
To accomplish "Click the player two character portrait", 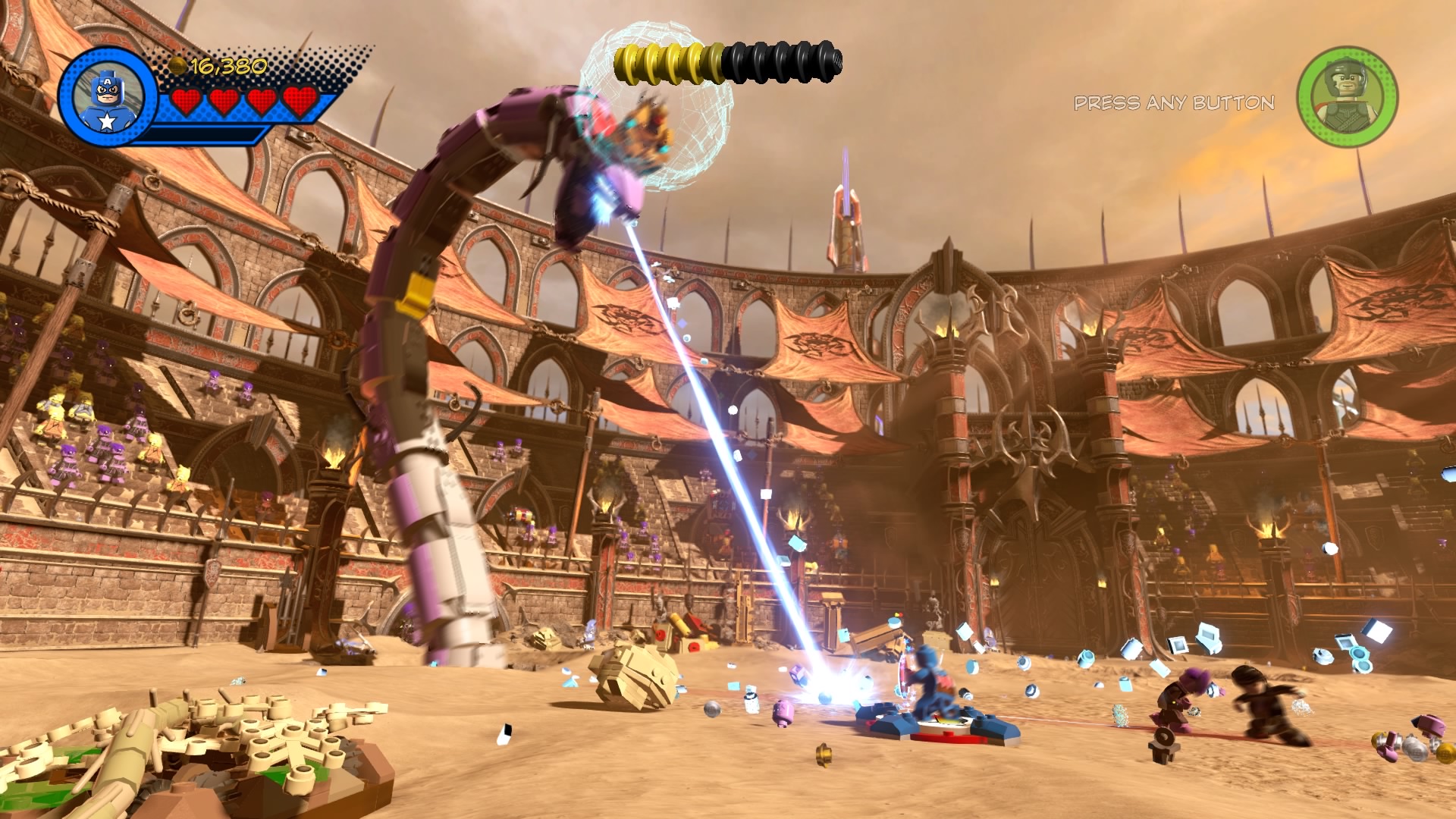I will pyautogui.click(x=1347, y=97).
